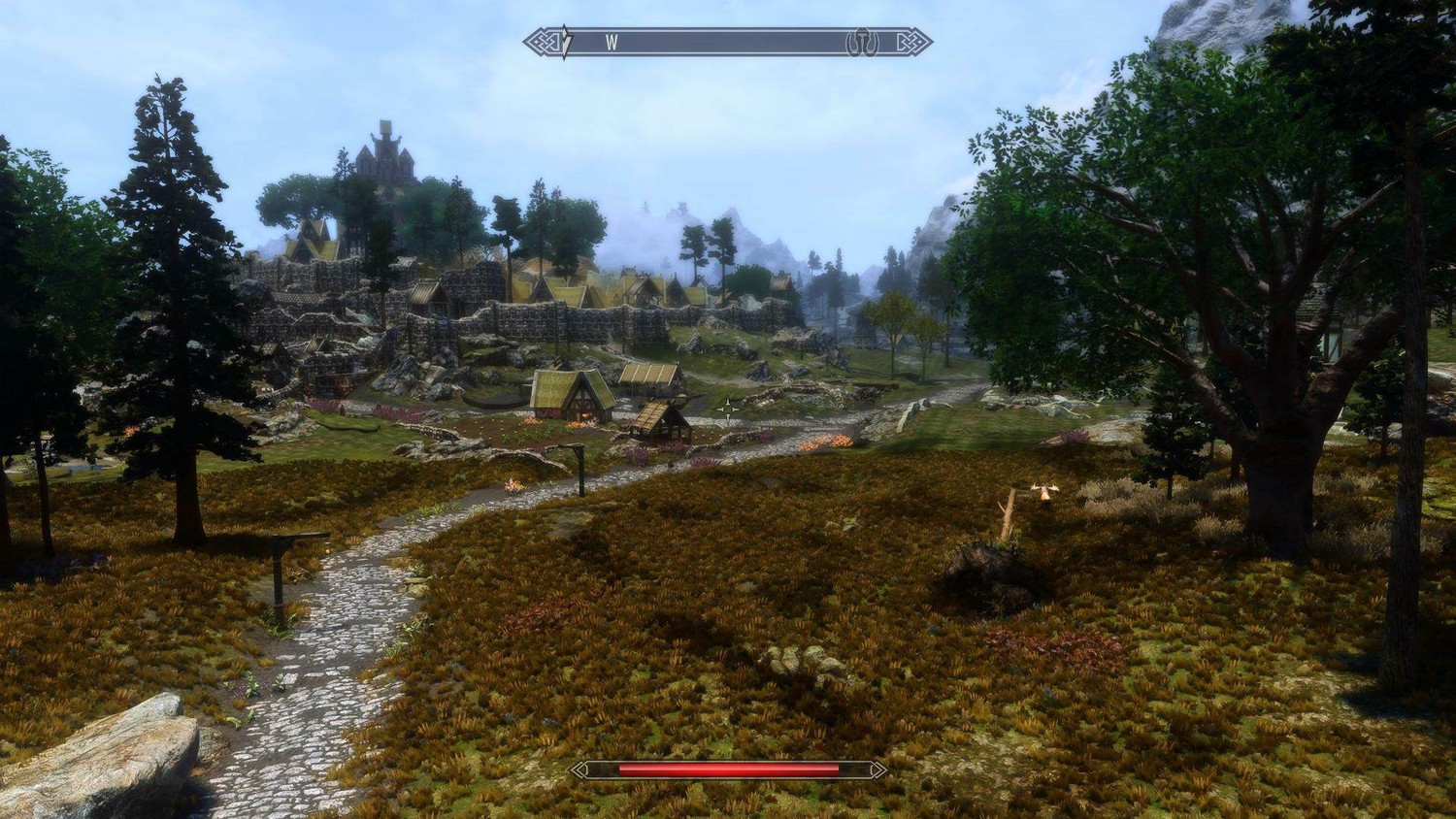
Task: Select the quest arrow marker on the compass
Action: click(x=566, y=43)
